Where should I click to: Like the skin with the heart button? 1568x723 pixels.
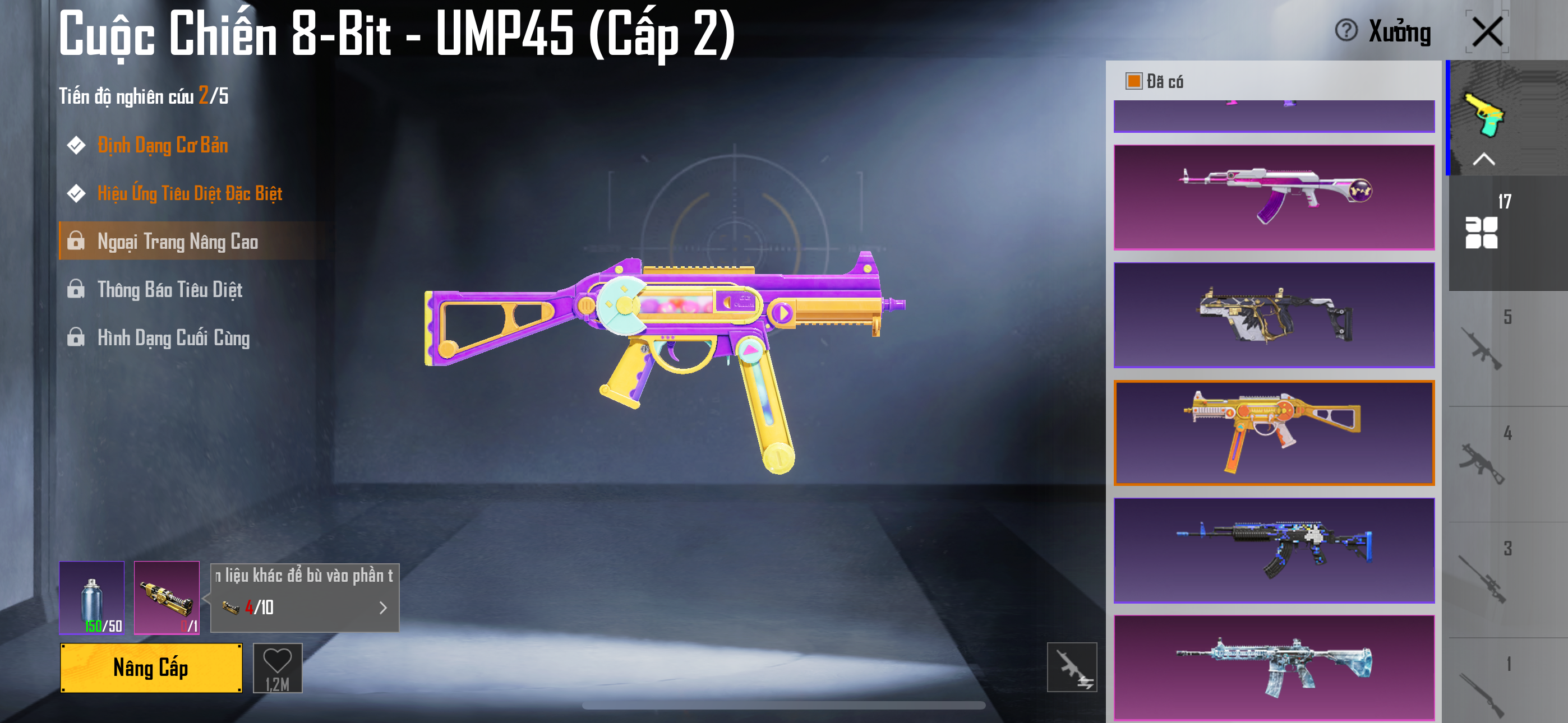click(x=278, y=668)
